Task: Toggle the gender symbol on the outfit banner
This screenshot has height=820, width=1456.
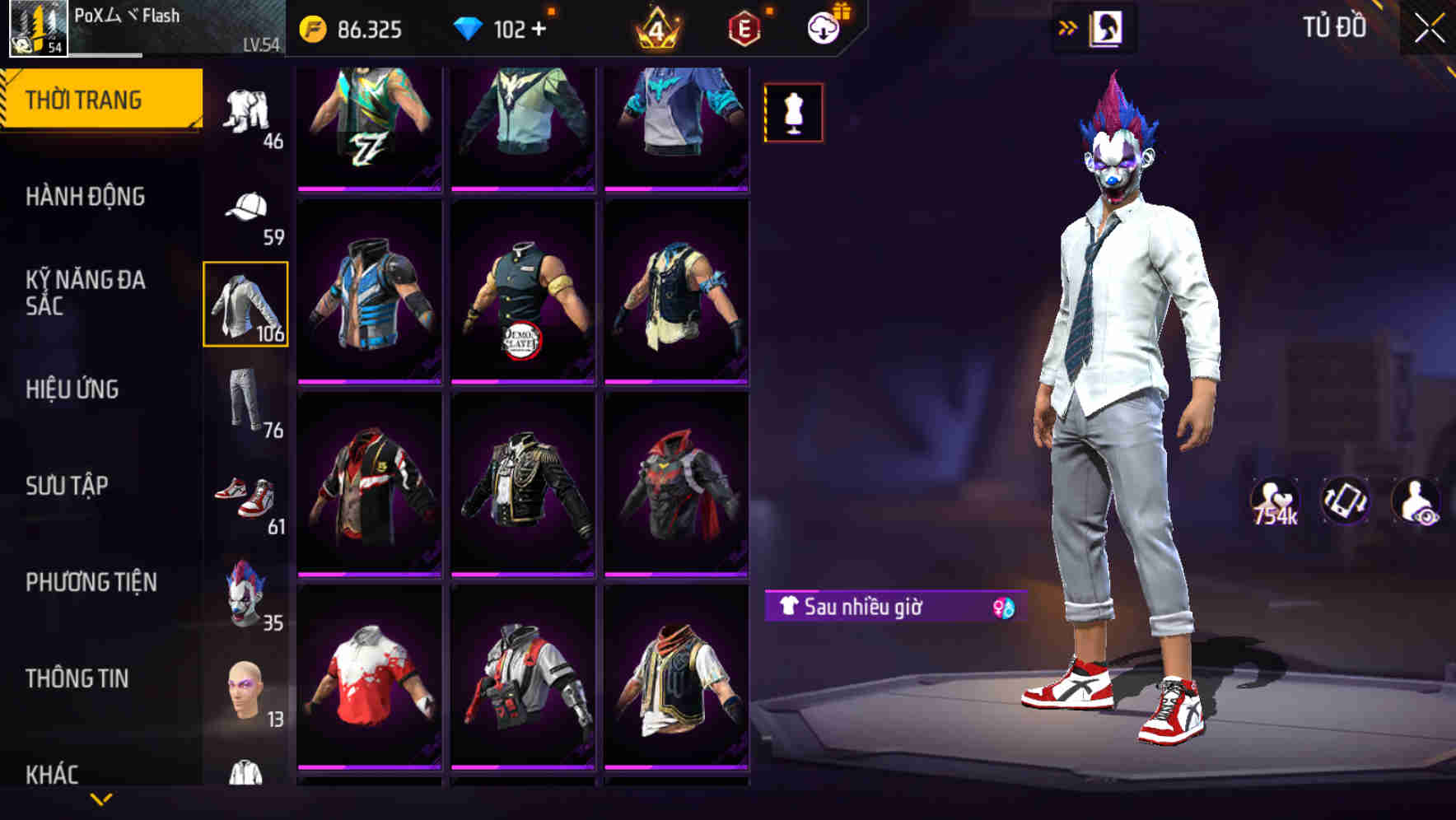Action: 1004,606
